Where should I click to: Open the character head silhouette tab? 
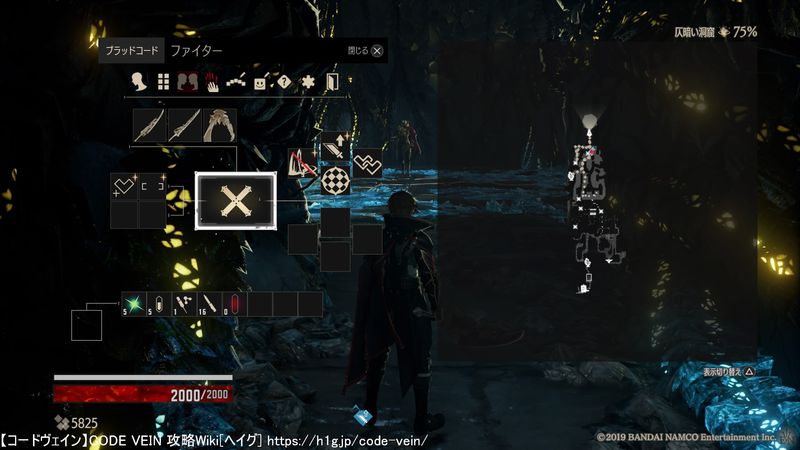(139, 81)
